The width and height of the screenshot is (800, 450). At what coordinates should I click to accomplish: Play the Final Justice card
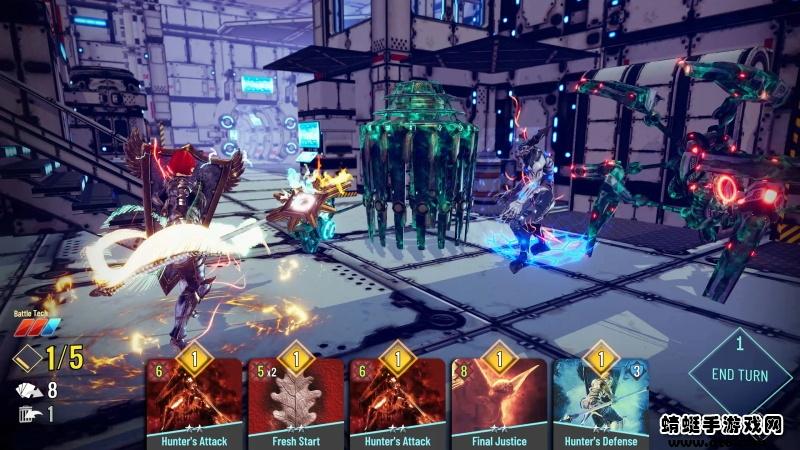pos(498,400)
